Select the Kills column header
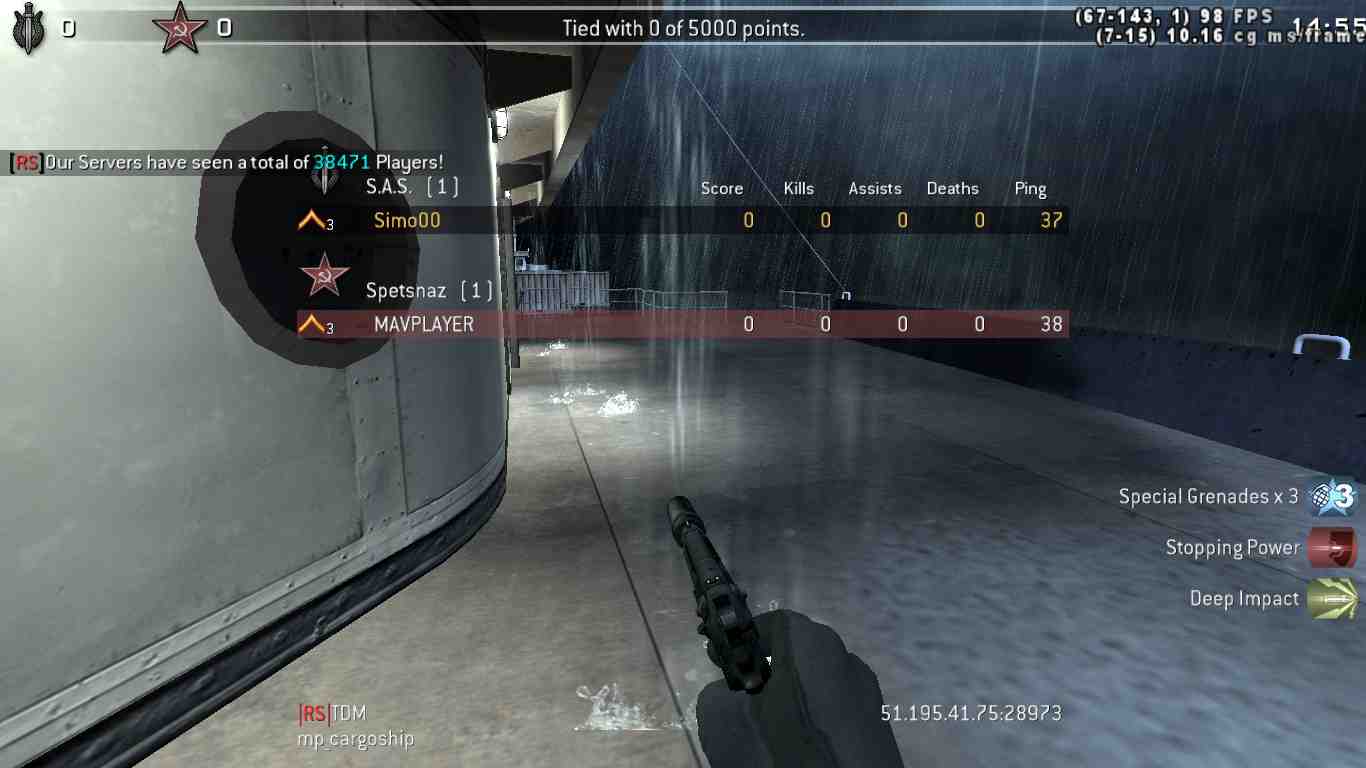This screenshot has height=768, width=1366. point(798,188)
